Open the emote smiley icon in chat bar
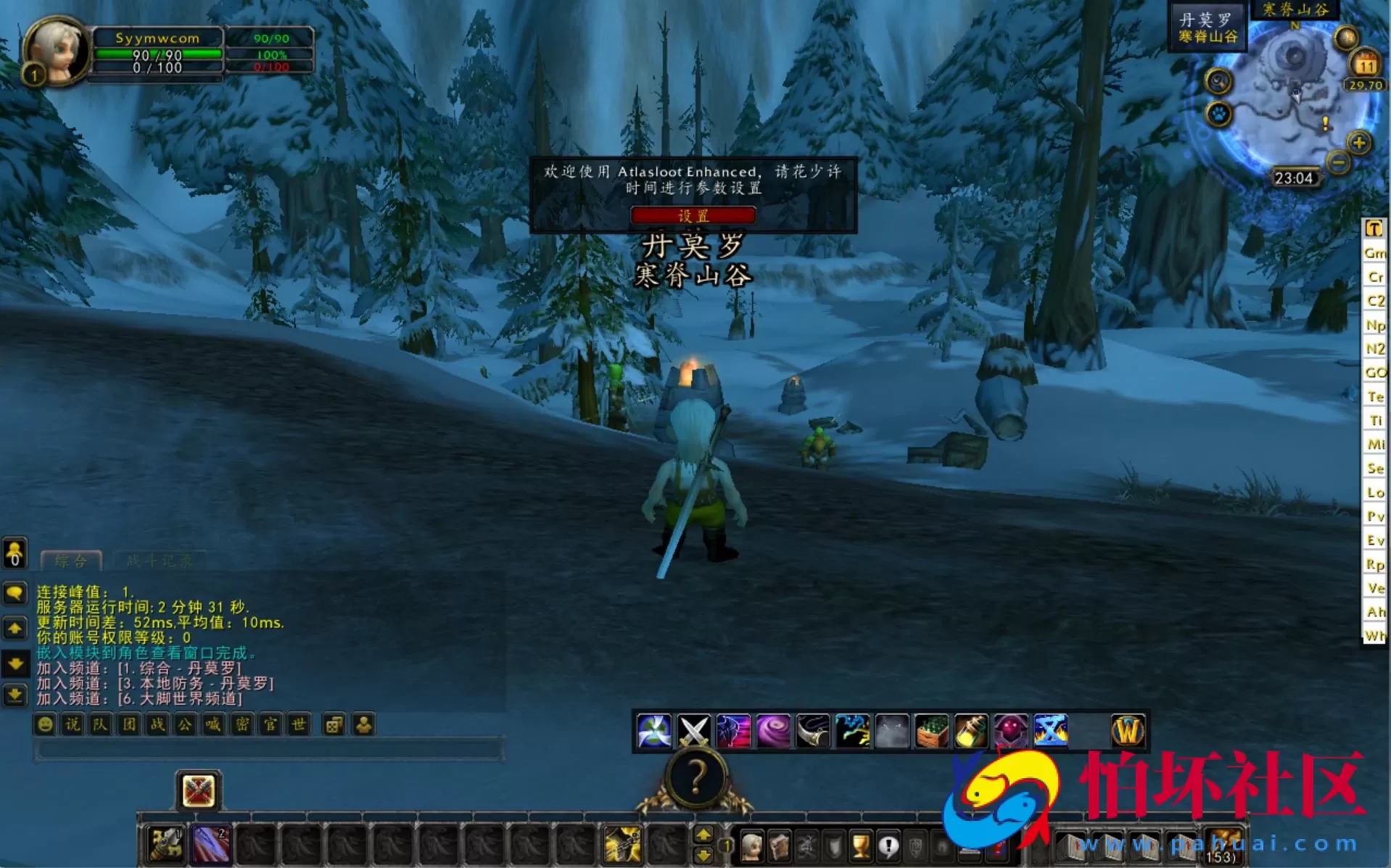Screen dimensions: 1391x868 pyautogui.click(x=45, y=724)
